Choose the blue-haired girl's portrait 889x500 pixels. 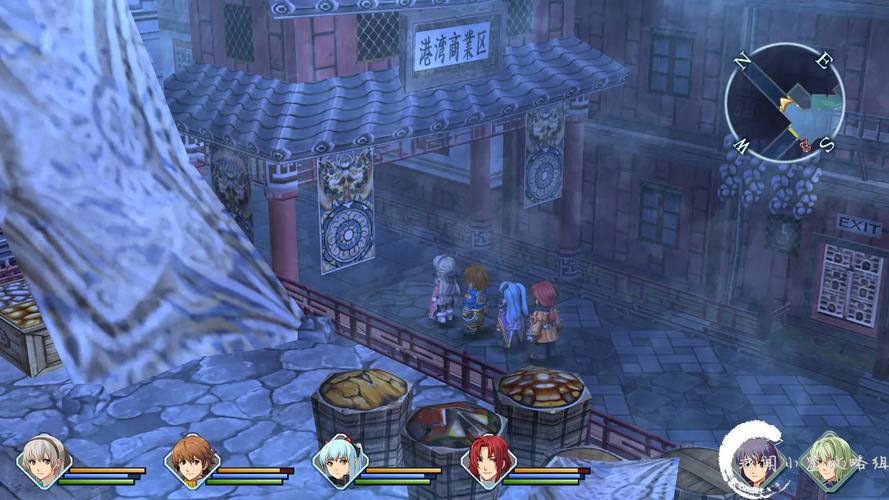tap(340, 462)
